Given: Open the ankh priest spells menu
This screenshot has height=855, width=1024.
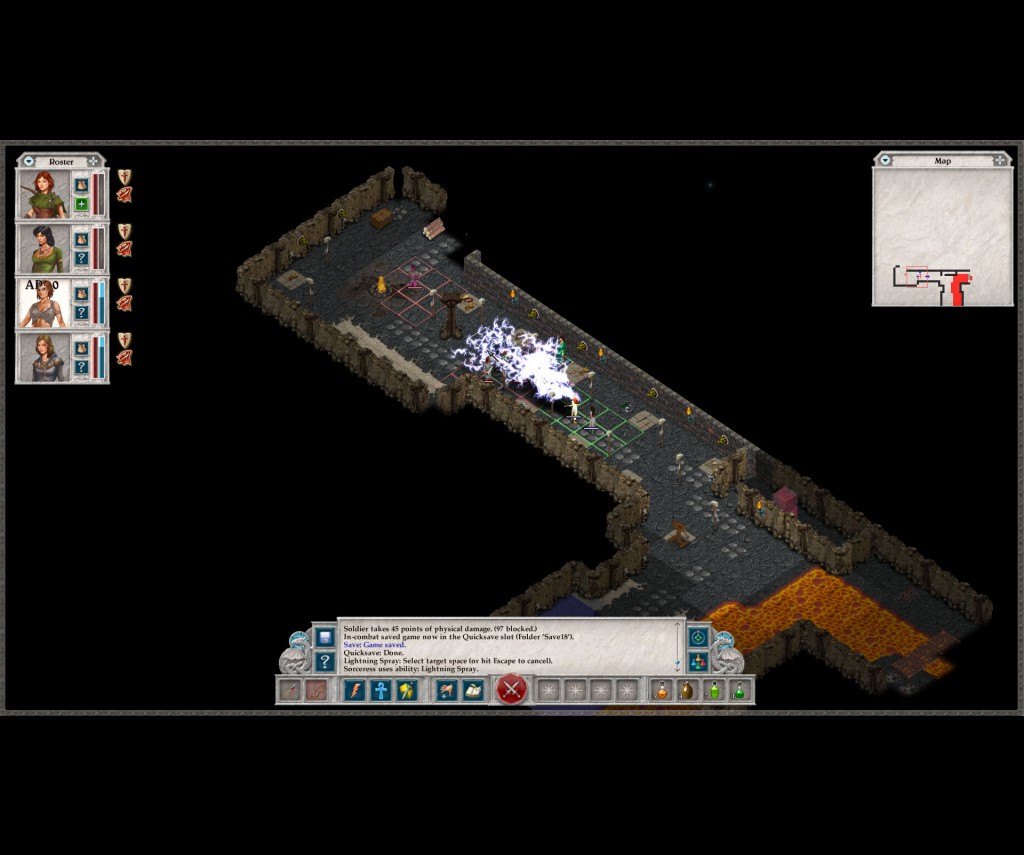Looking at the screenshot, I should [381, 690].
